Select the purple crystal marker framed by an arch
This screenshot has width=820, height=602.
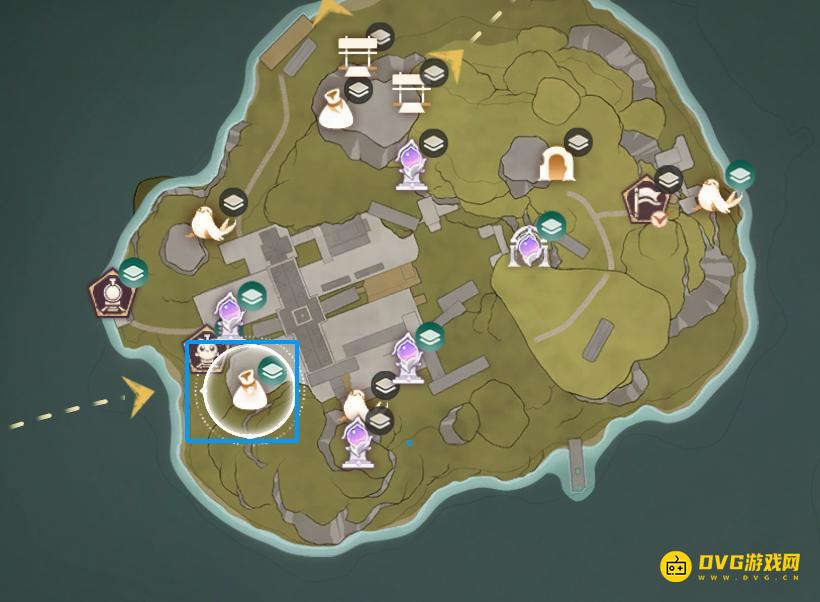tap(528, 247)
